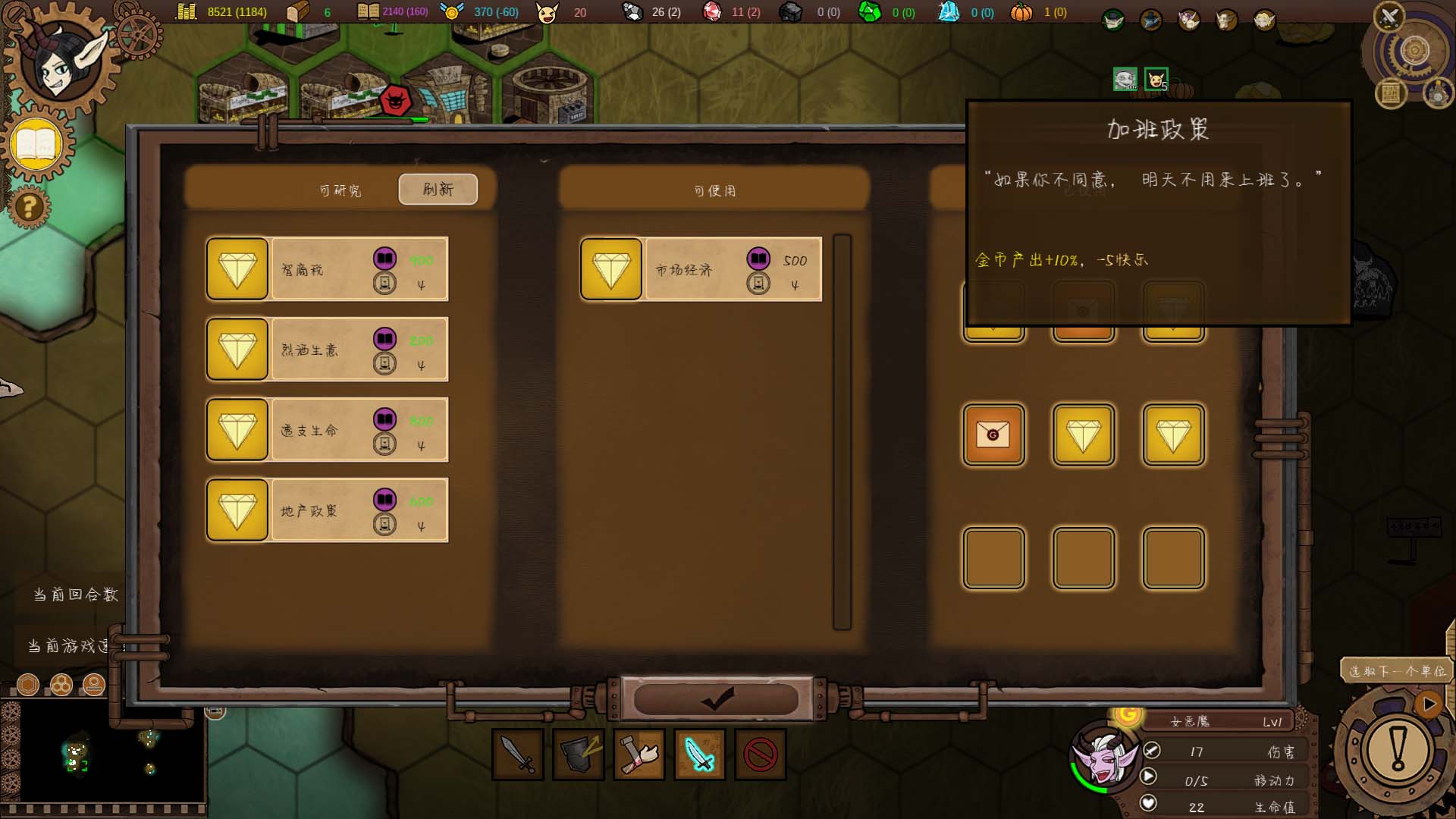Toggle the honeycomb filter icon at bottom left
This screenshot has height=819, width=1456.
tap(61, 685)
